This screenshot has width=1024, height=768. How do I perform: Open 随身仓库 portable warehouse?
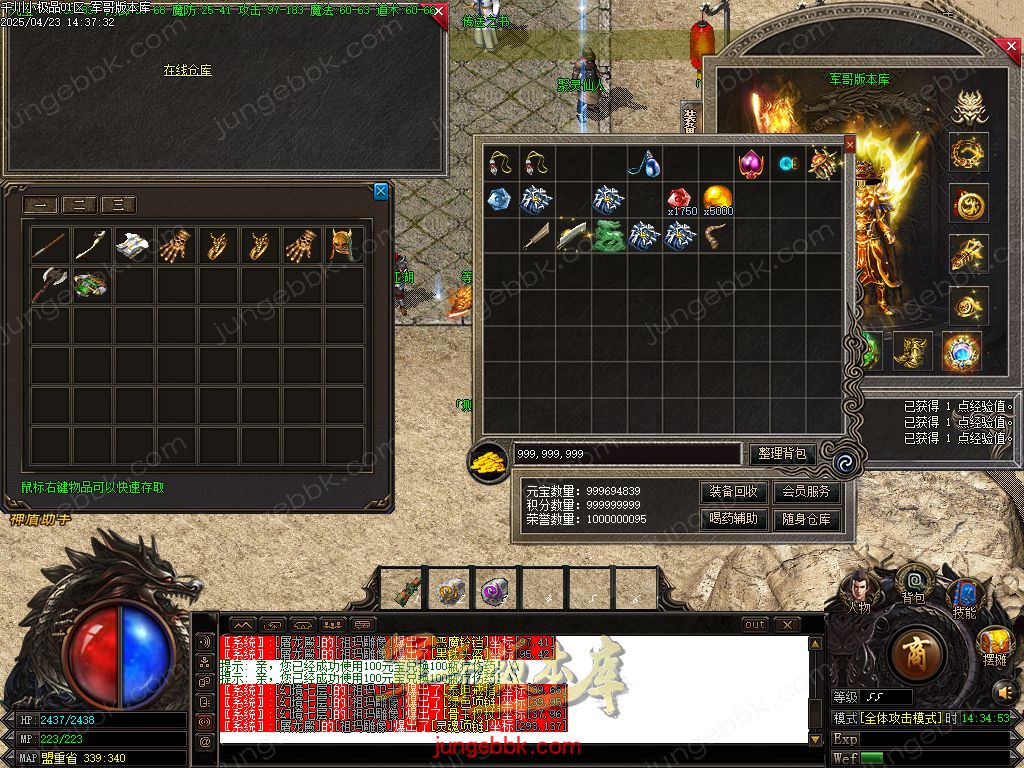pyautogui.click(x=806, y=519)
